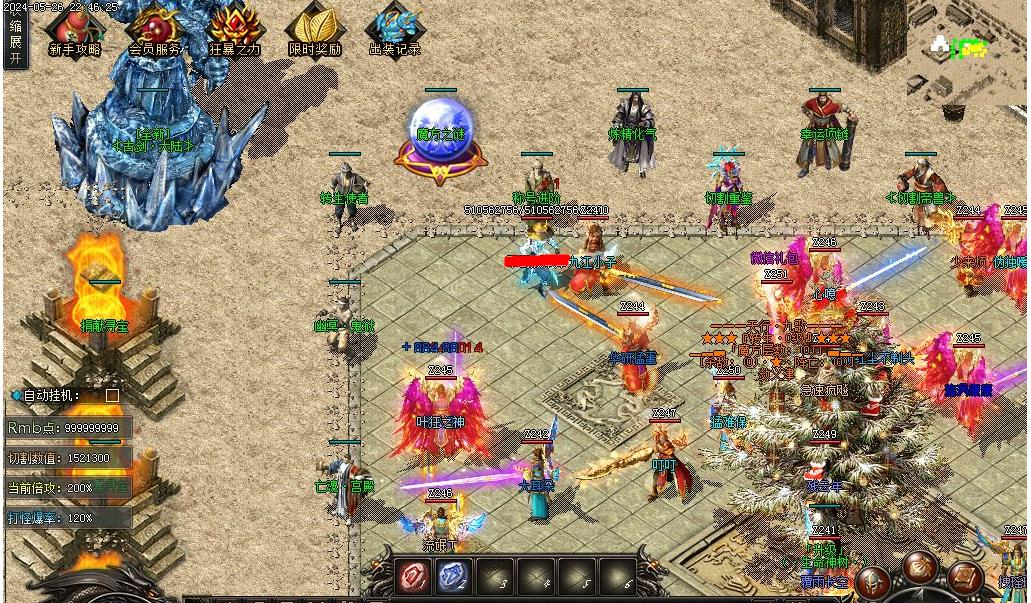Open the 新手攻略 beginner guide
Viewport: 1031px width, 603px height.
[74, 30]
